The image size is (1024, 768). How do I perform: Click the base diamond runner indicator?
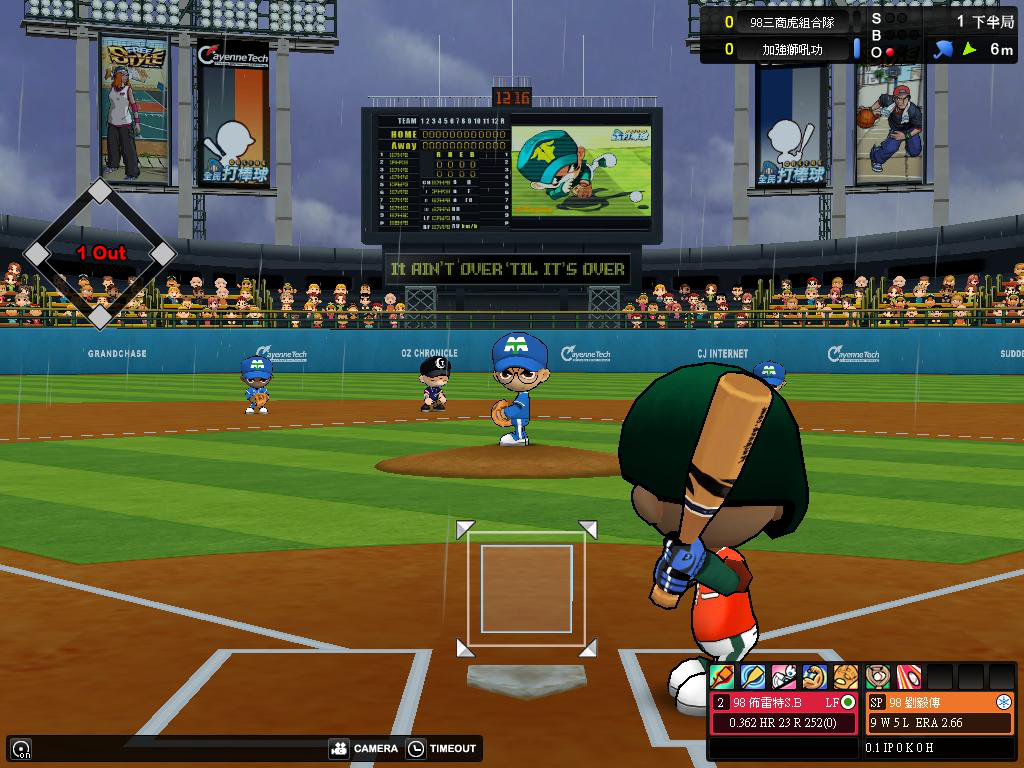click(99, 254)
